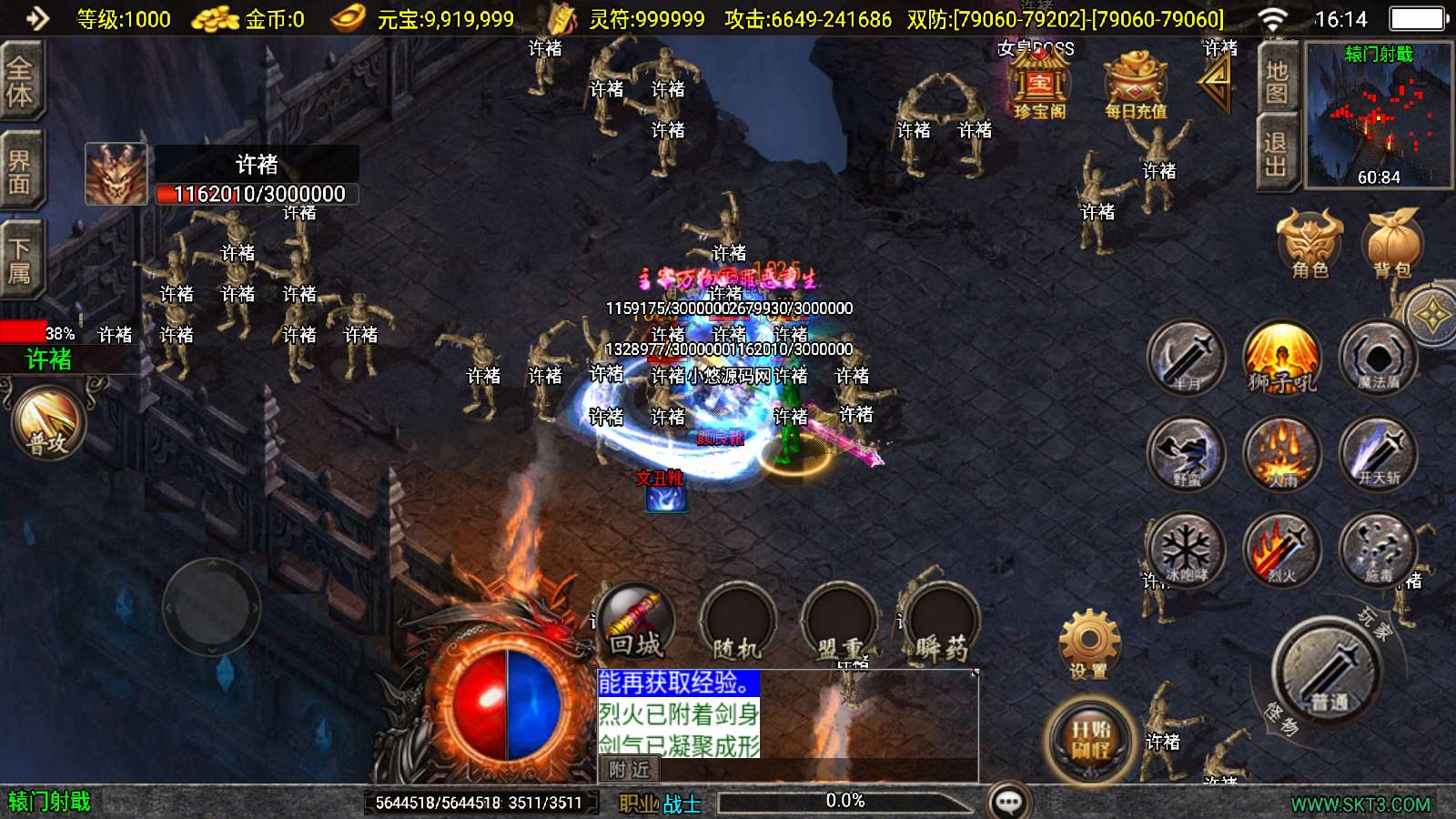The width and height of the screenshot is (1456, 819).
Task: Click the 辕门射戟 minimap
Action: pos(1378,116)
